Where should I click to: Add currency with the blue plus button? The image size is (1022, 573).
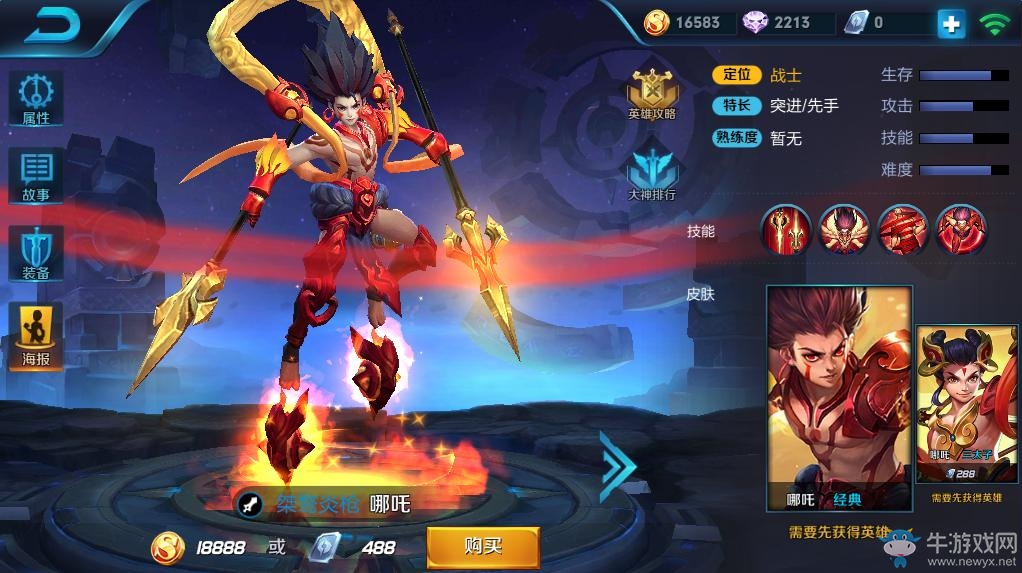pyautogui.click(x=951, y=24)
